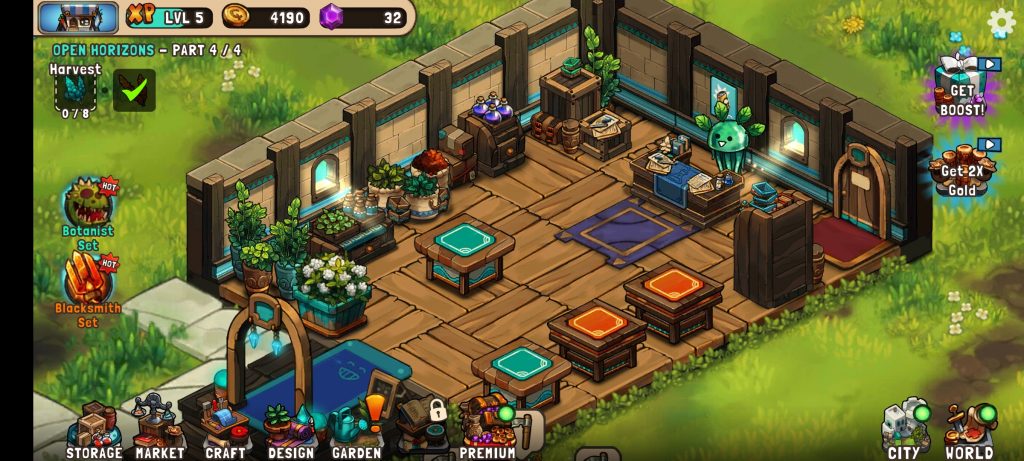Open the settings gear
The width and height of the screenshot is (1024, 461).
[1000, 22]
